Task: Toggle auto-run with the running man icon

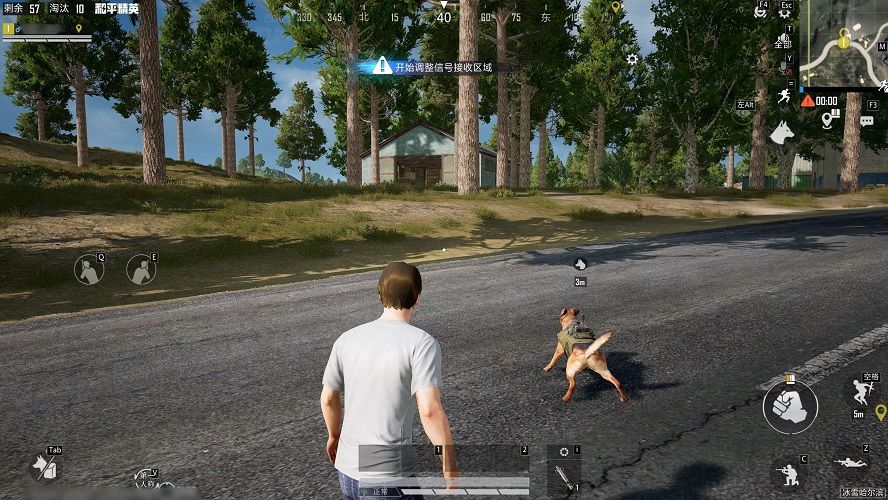Action: coord(783,96)
